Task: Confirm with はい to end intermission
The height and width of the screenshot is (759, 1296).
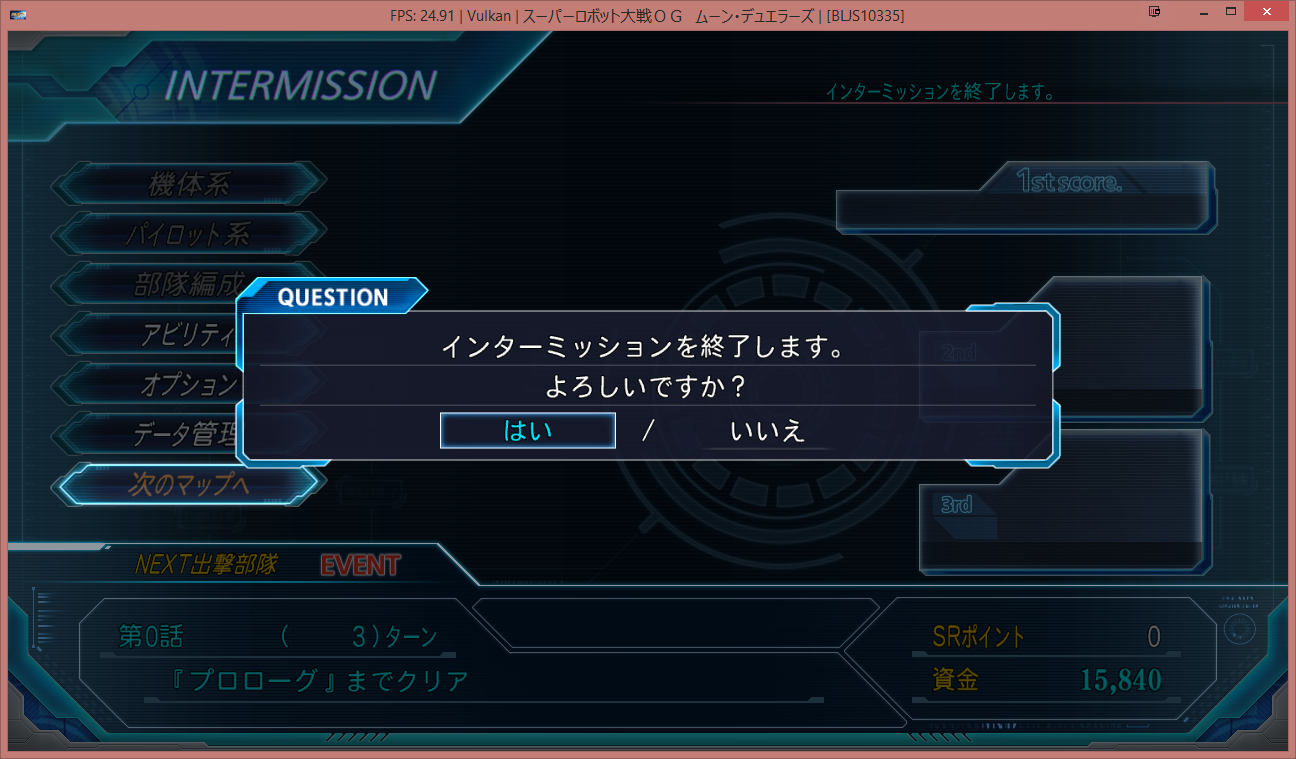Action: click(x=527, y=431)
